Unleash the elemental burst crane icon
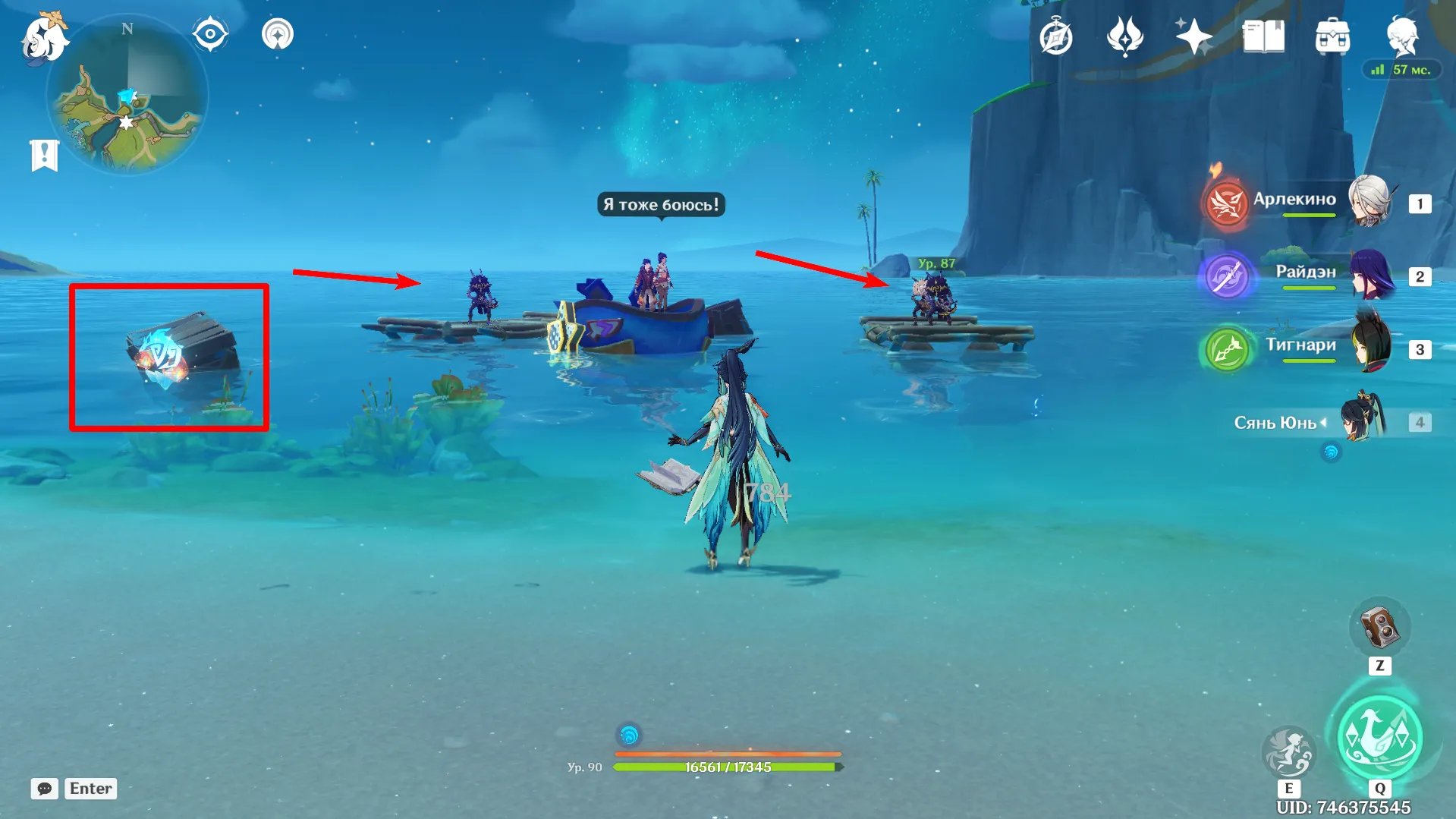Viewport: 1456px width, 819px height. [1379, 738]
